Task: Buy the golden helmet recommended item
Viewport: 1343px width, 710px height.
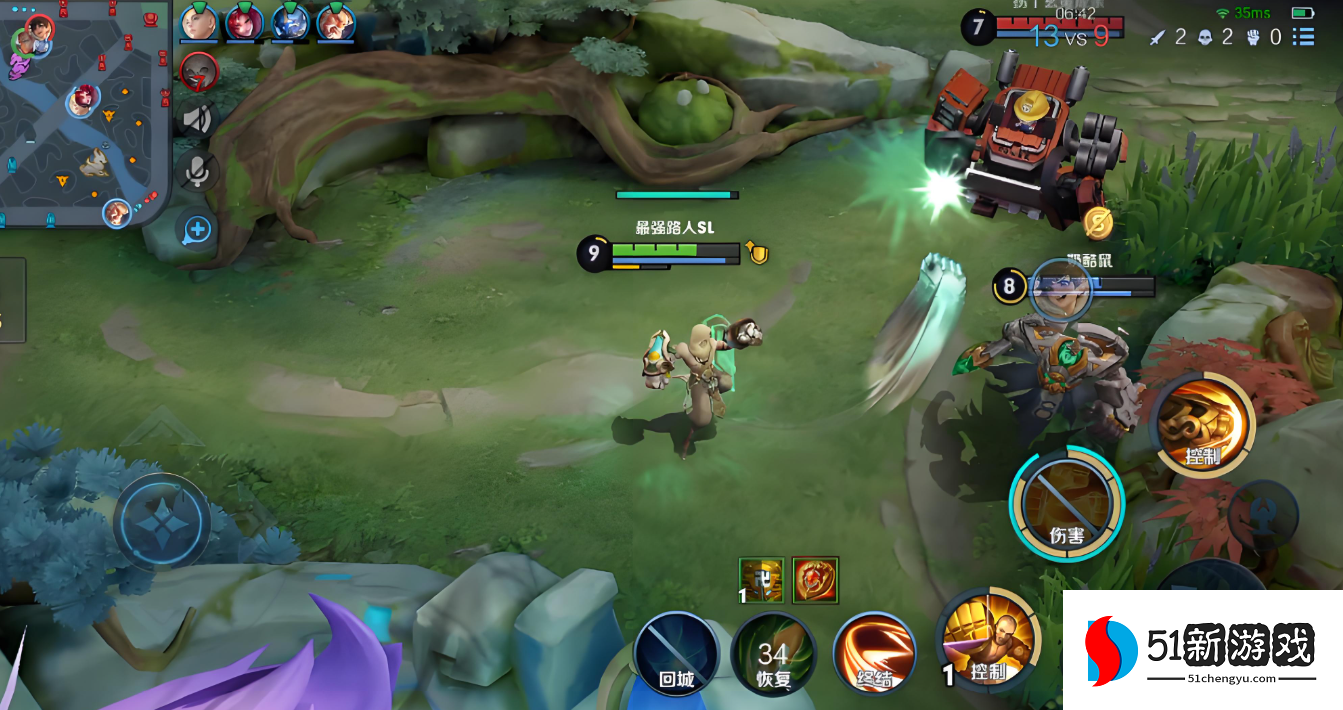Action: point(761,580)
